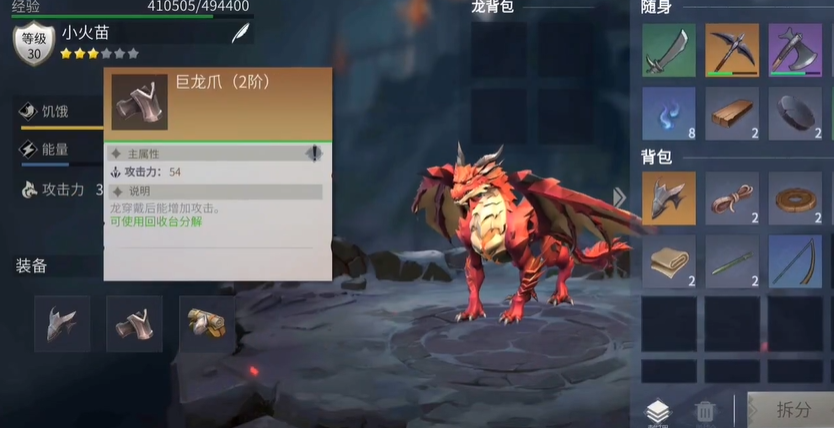The height and width of the screenshot is (428, 834).
Task: Select the blue wisp item slot
Action: coord(668,113)
